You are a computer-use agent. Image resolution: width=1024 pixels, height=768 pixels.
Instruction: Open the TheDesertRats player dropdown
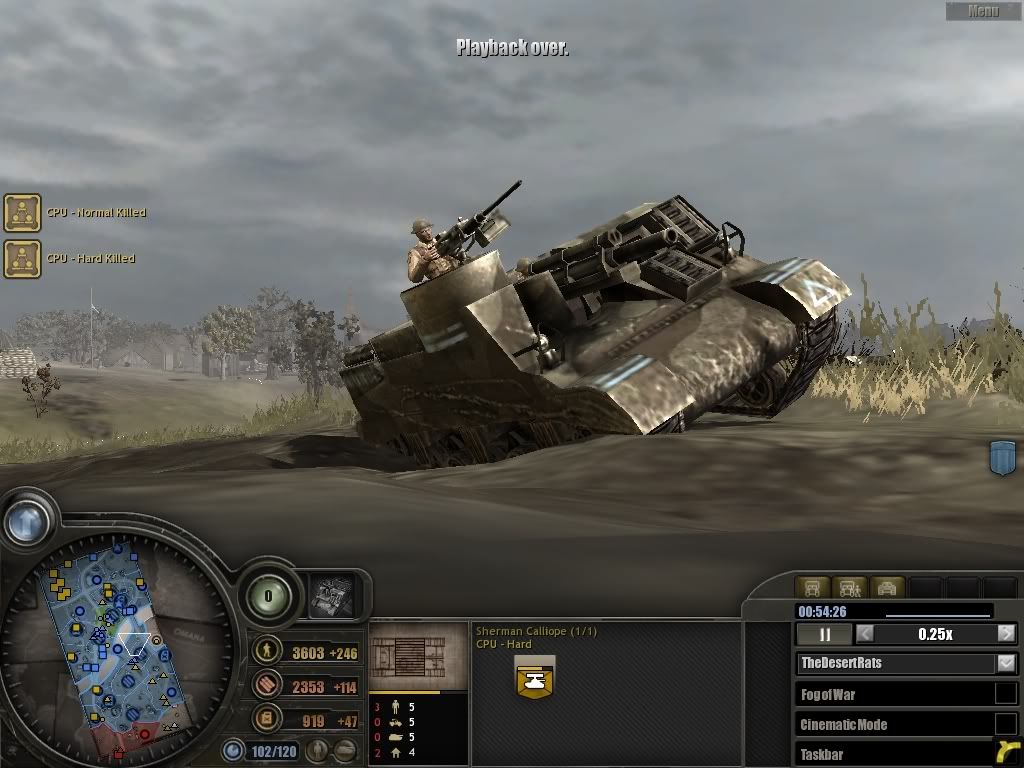coord(1006,663)
